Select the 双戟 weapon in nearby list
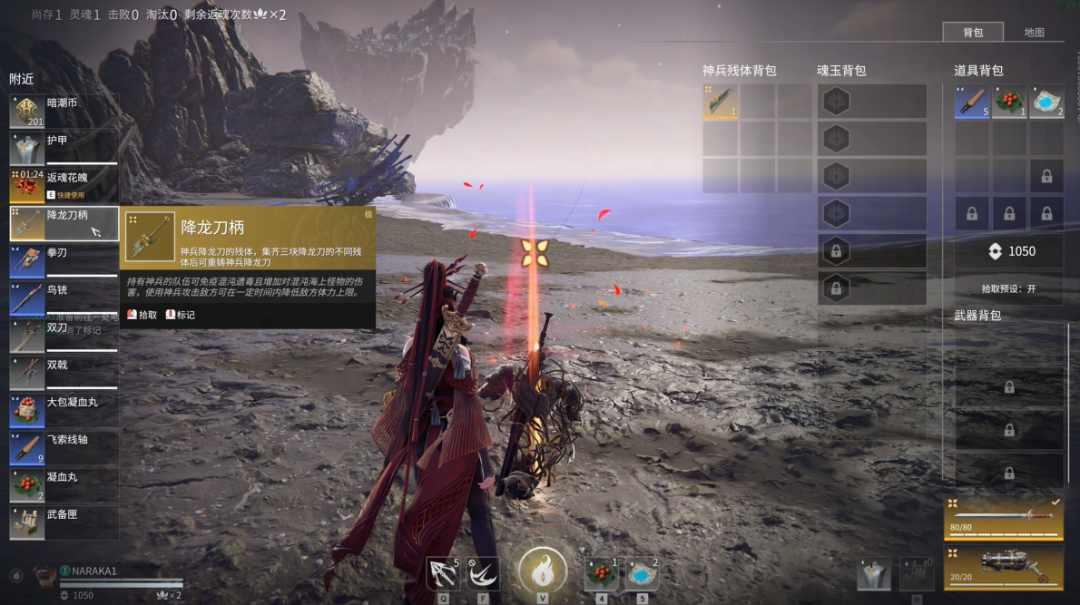Image resolution: width=1080 pixels, height=605 pixels. tap(64, 372)
